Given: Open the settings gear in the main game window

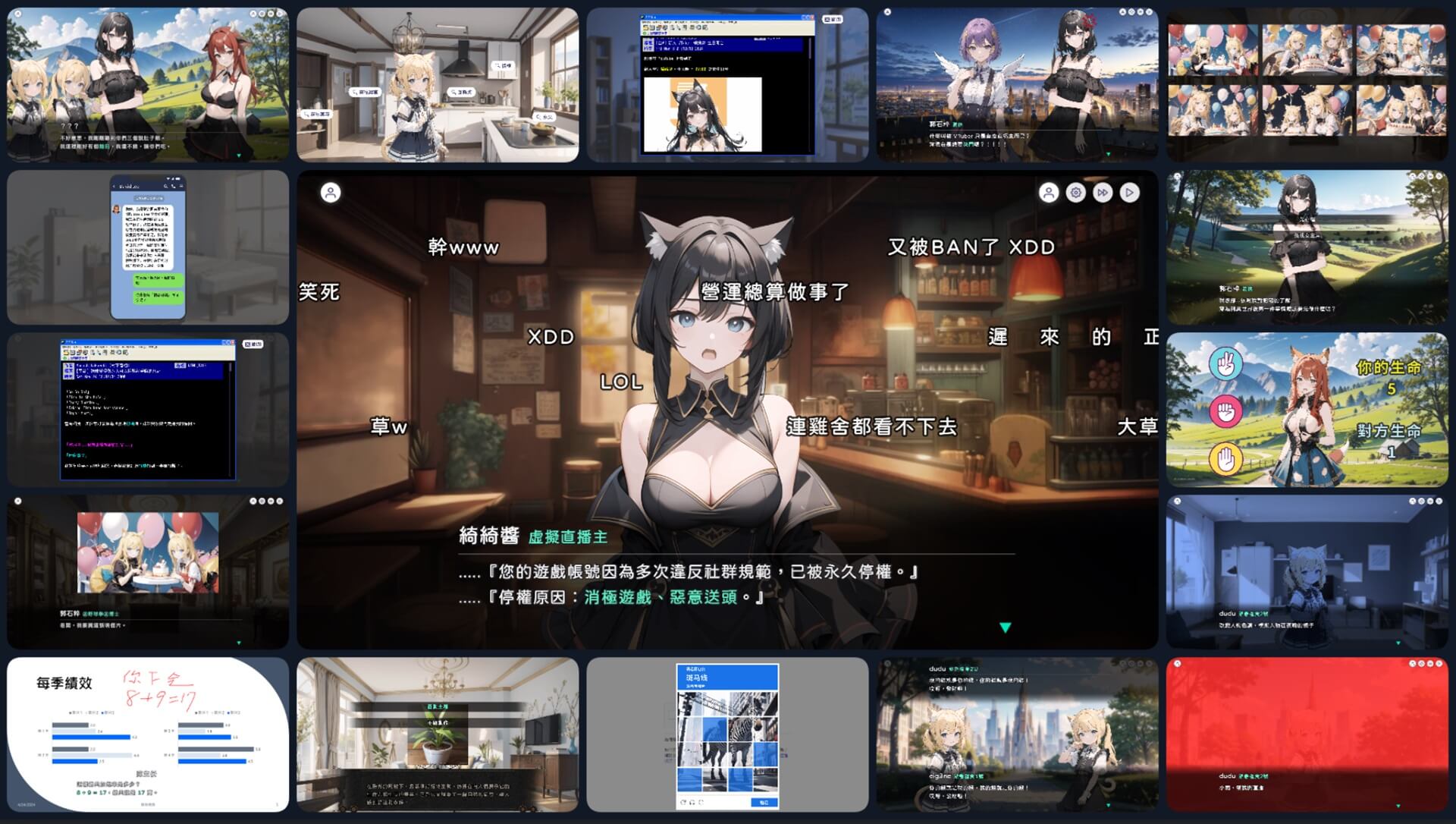Looking at the screenshot, I should 1075,192.
